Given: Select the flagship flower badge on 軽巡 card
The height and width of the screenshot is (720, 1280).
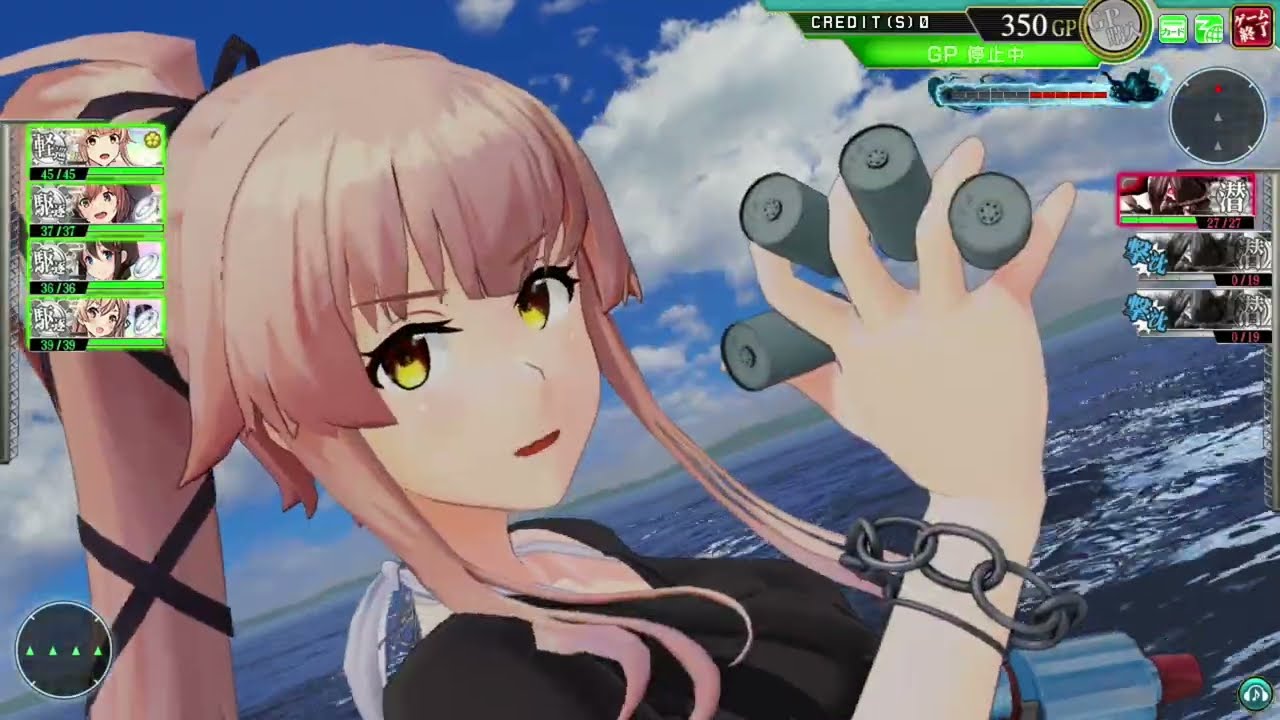Looking at the screenshot, I should [152, 140].
